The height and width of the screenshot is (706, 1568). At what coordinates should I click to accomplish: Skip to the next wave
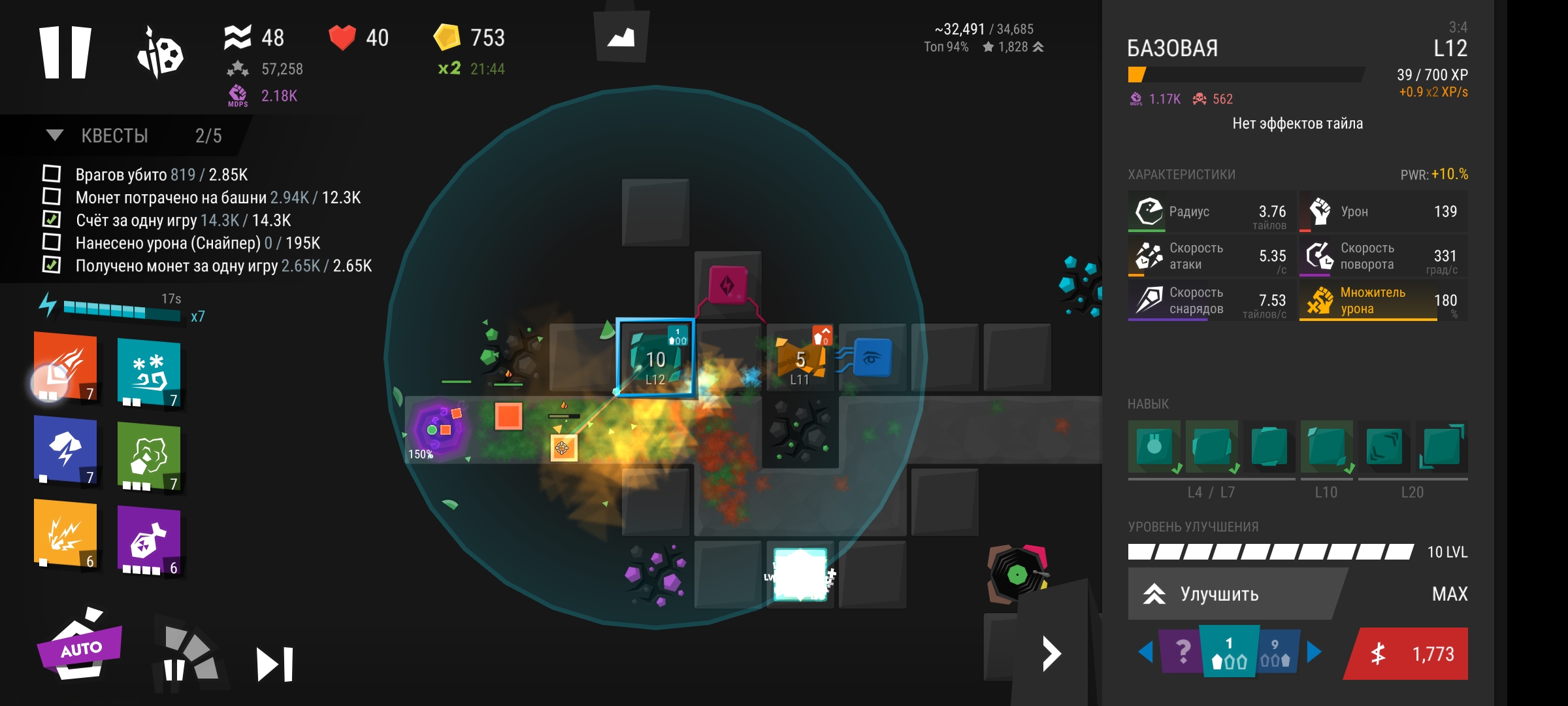tap(274, 664)
